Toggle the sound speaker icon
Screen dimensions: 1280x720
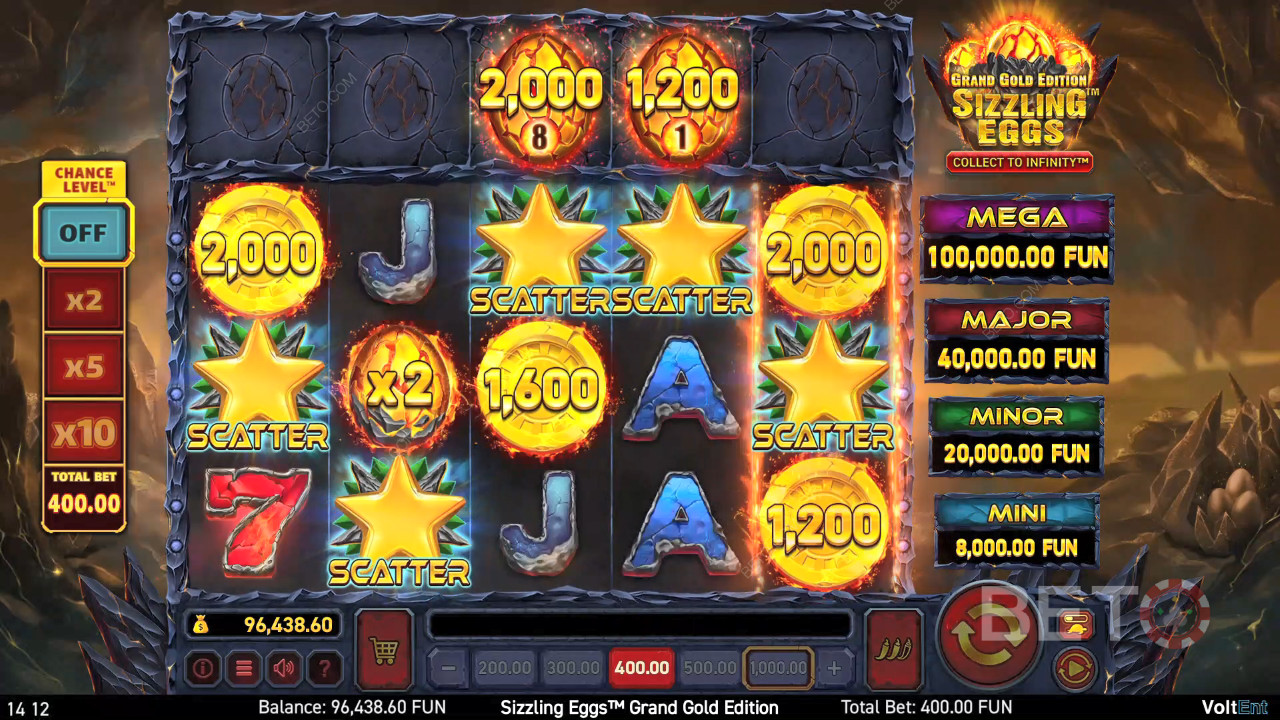[284, 668]
